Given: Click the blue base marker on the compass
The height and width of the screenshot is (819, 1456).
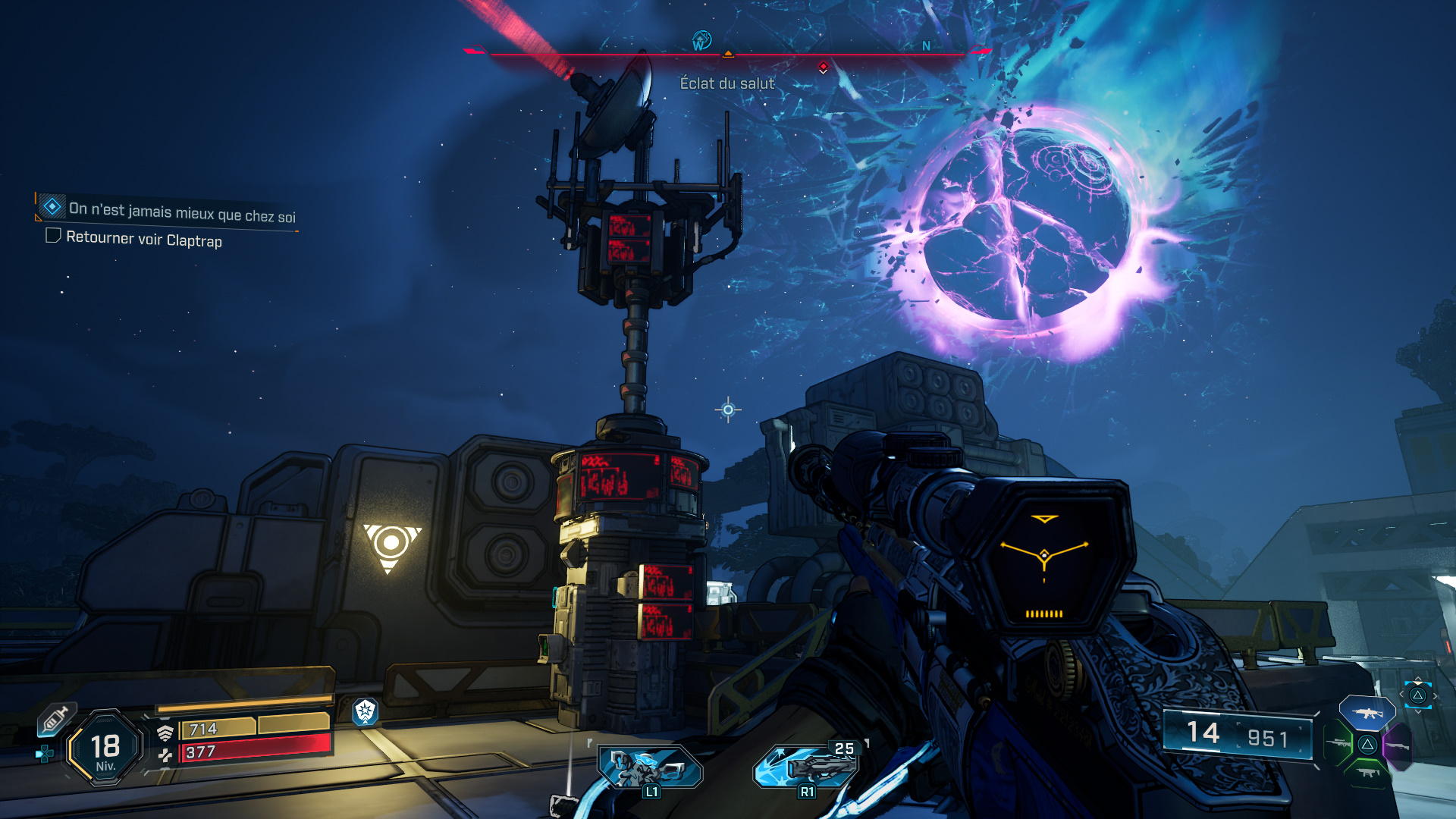Looking at the screenshot, I should (x=701, y=39).
